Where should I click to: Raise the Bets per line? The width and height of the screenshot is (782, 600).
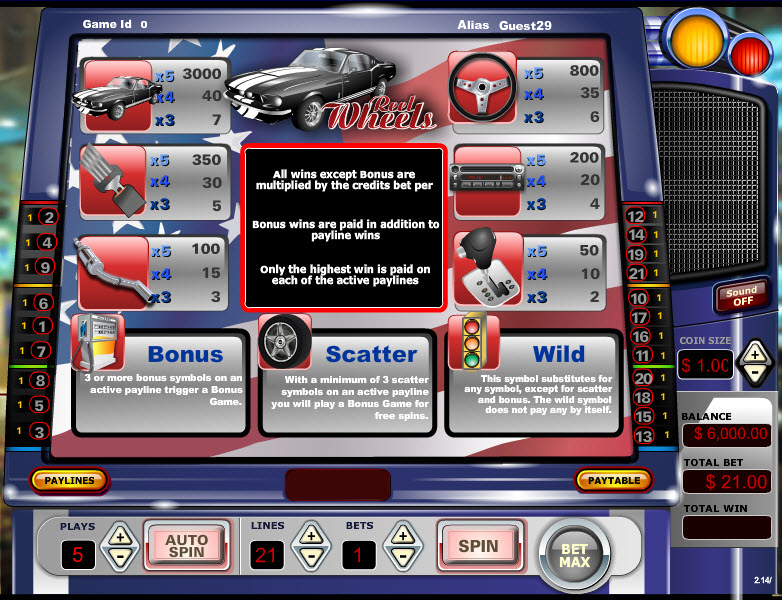403,535
